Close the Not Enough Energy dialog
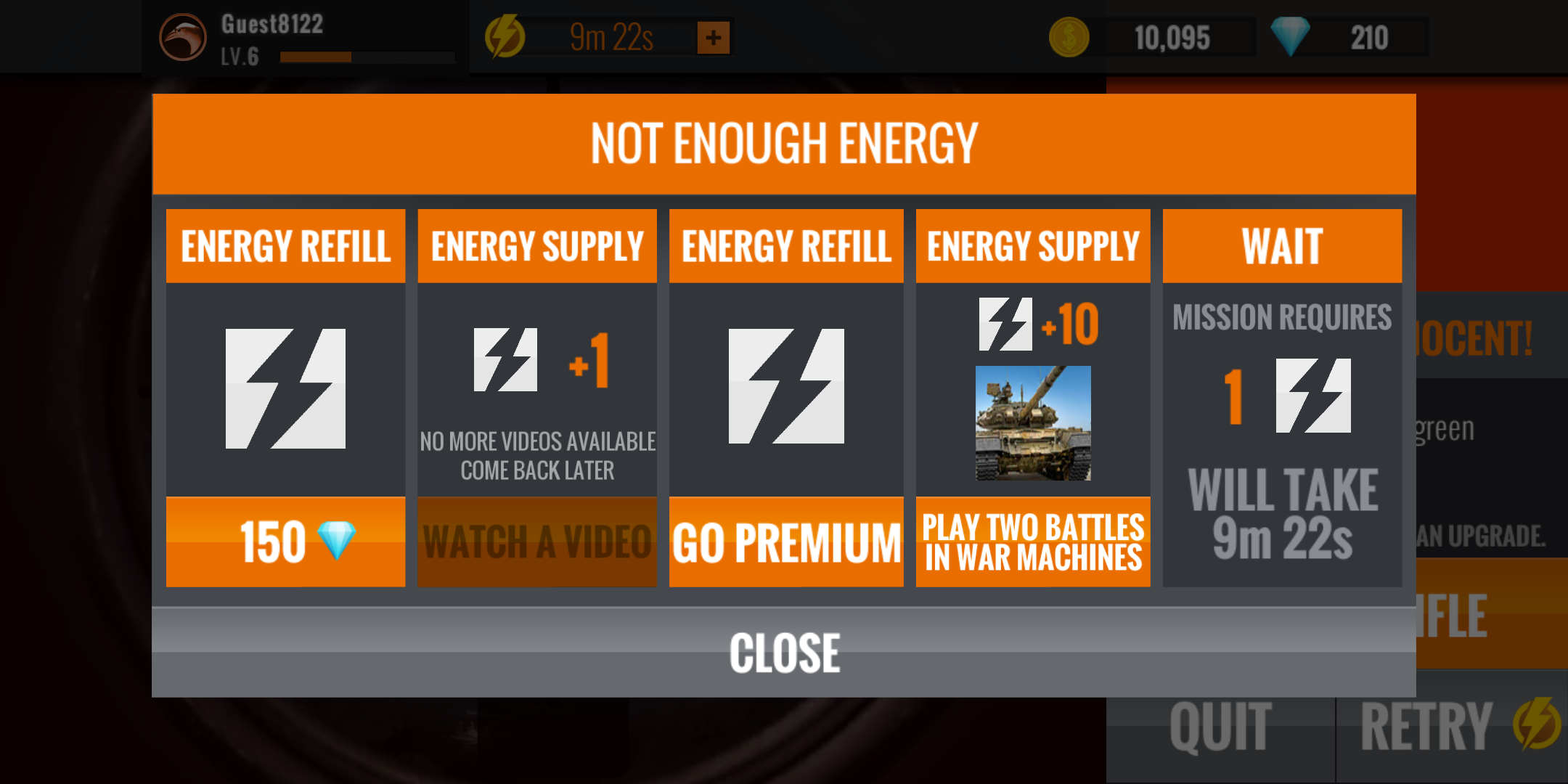This screenshot has height=784, width=1568. pos(784,652)
